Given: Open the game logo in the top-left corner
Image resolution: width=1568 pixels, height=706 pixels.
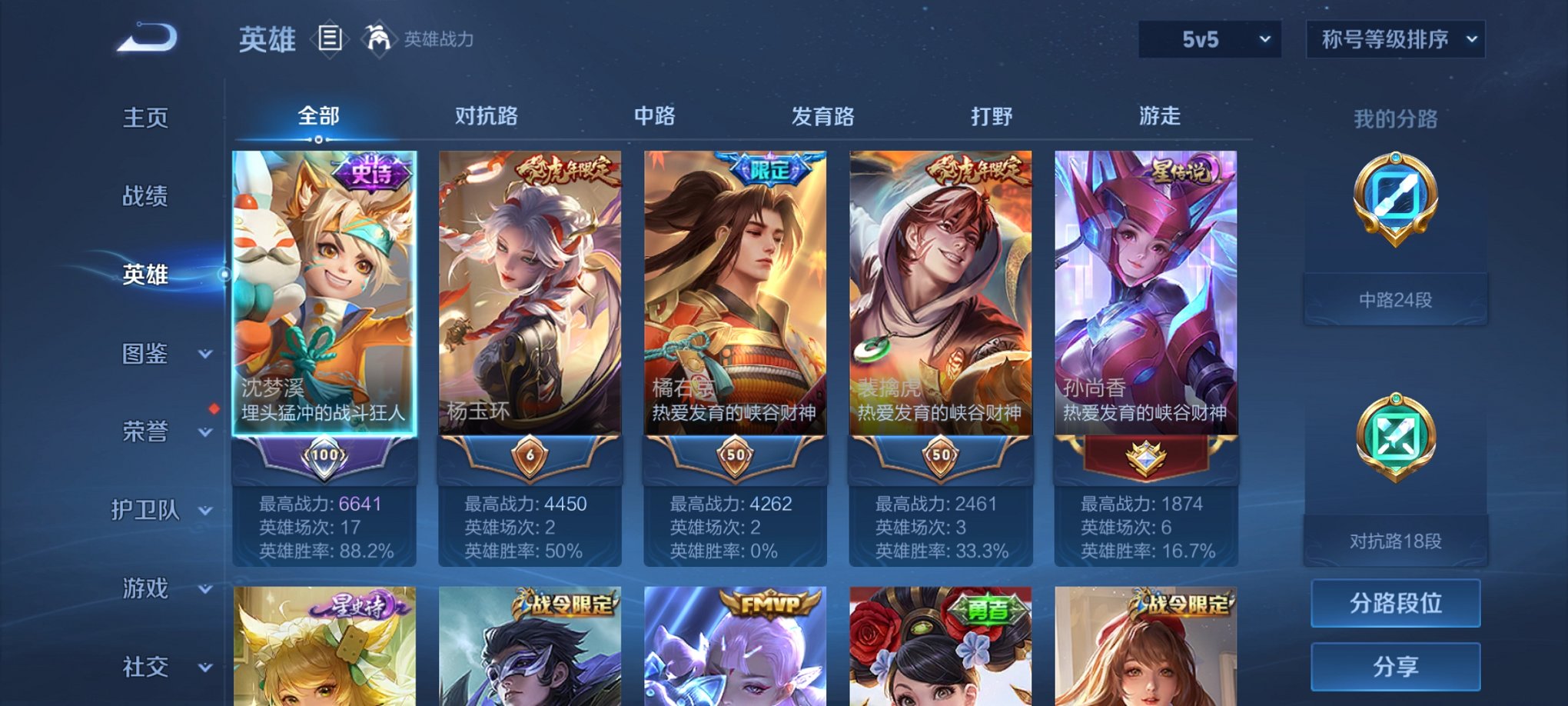Looking at the screenshot, I should tap(146, 38).
